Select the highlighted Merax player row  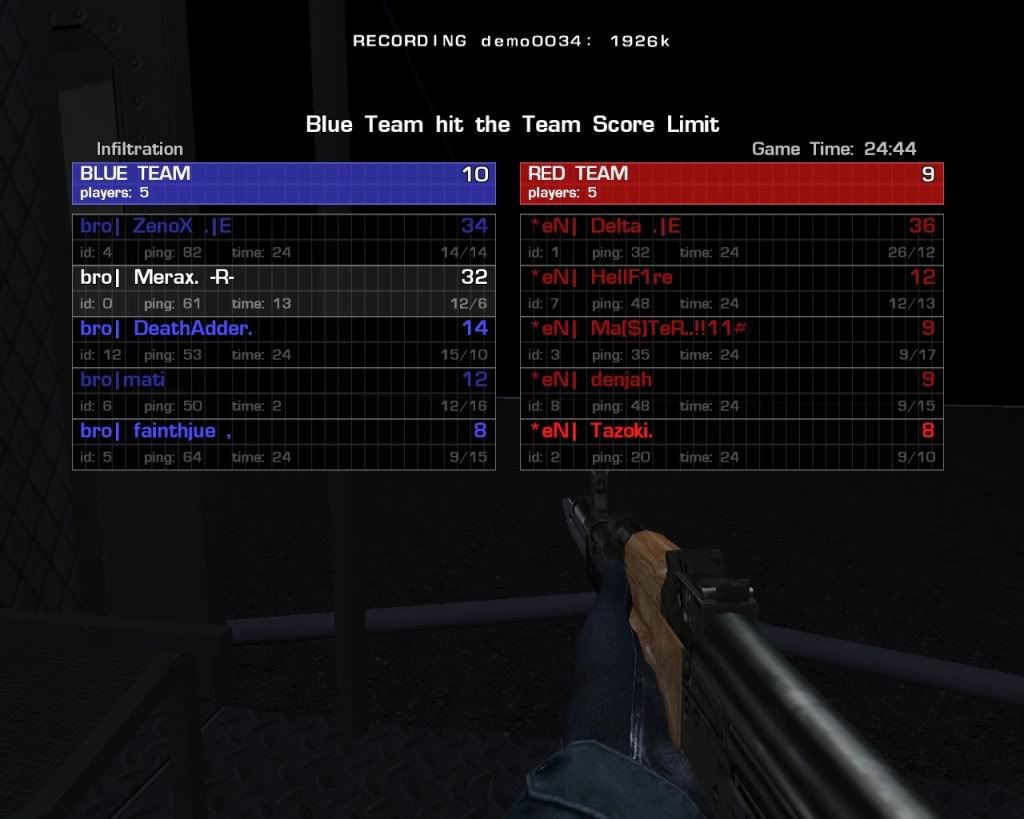pyautogui.click(x=283, y=290)
